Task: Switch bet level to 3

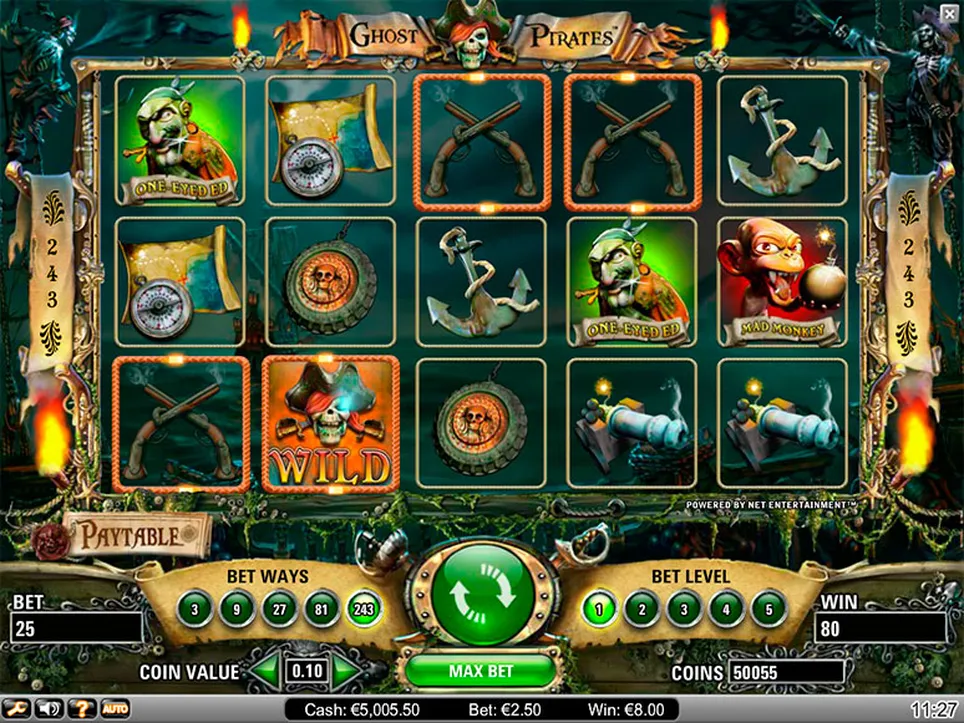Action: tap(684, 606)
